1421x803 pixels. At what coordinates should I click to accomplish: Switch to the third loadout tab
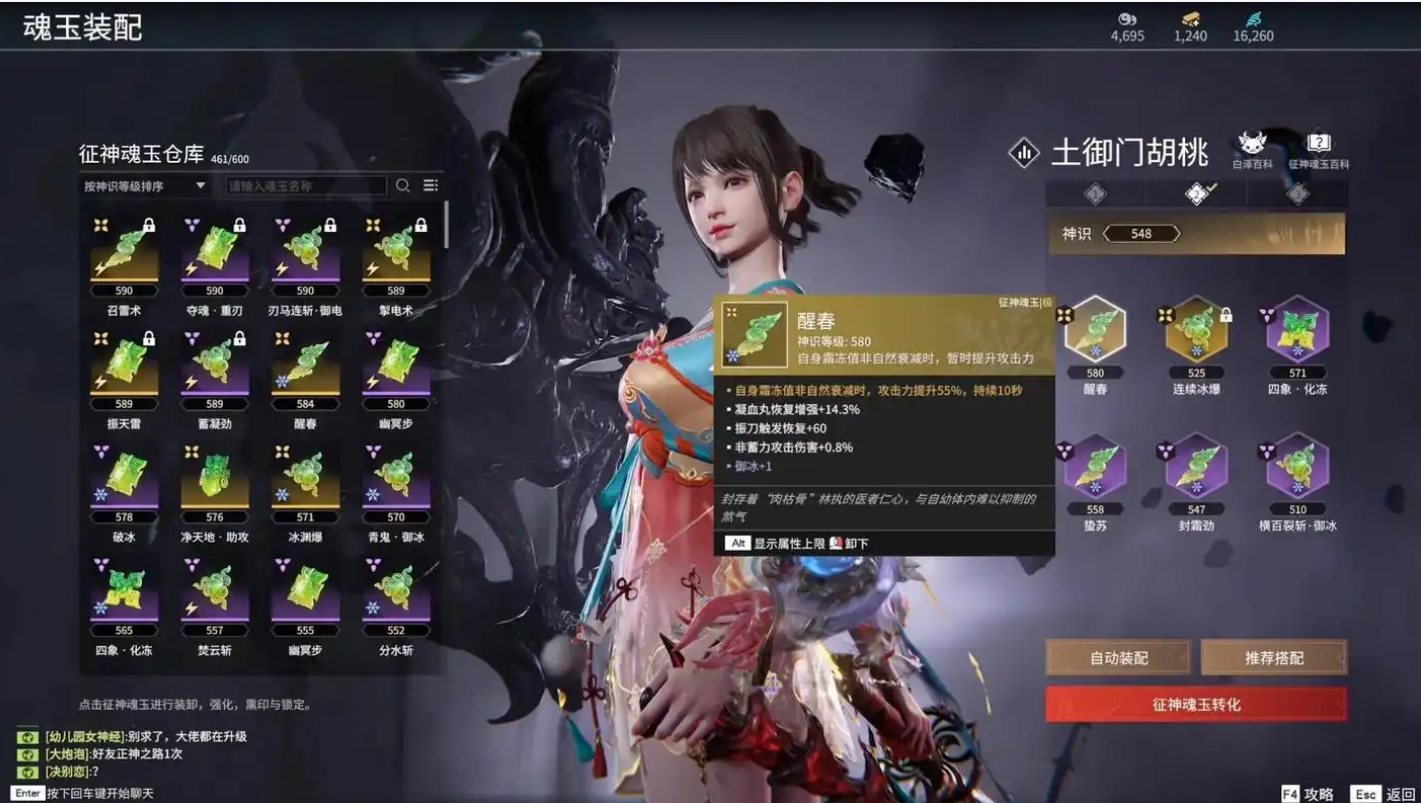1298,194
